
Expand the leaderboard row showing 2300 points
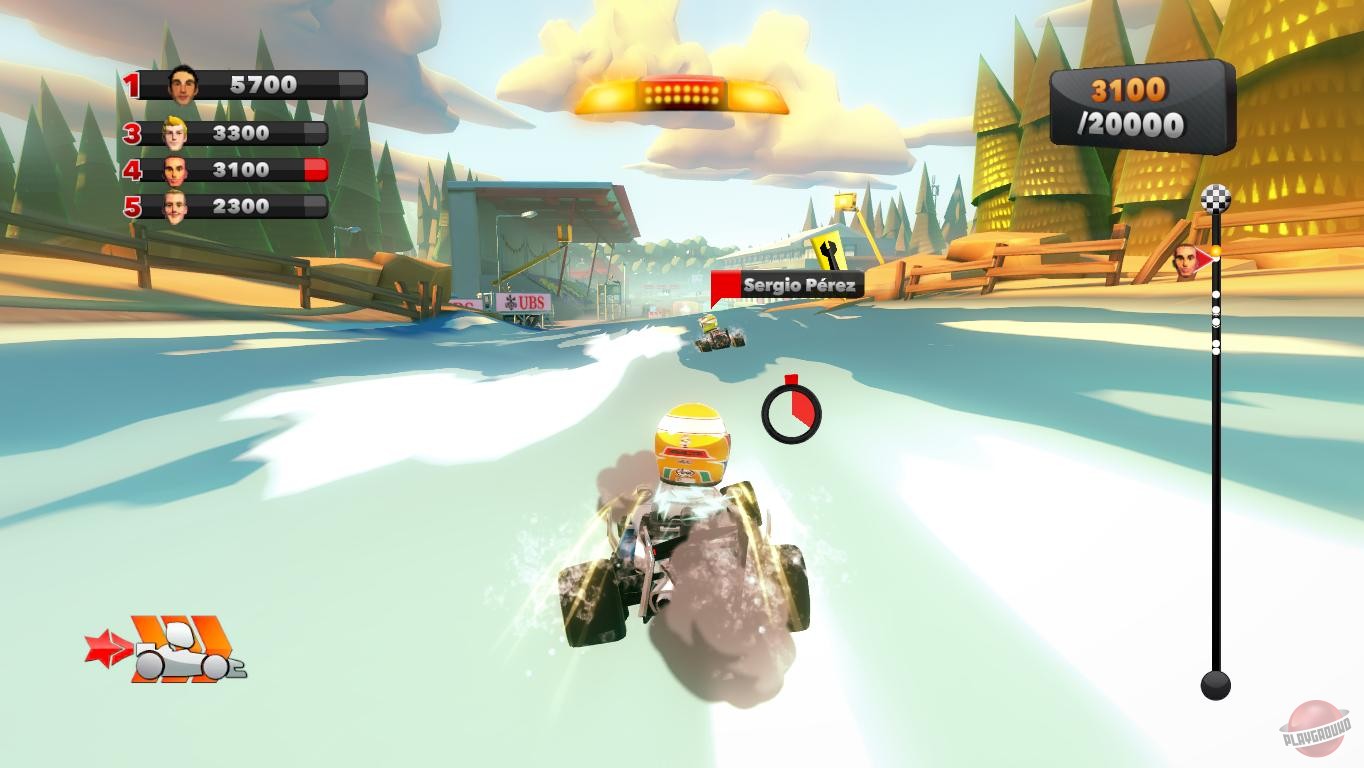tap(240, 206)
